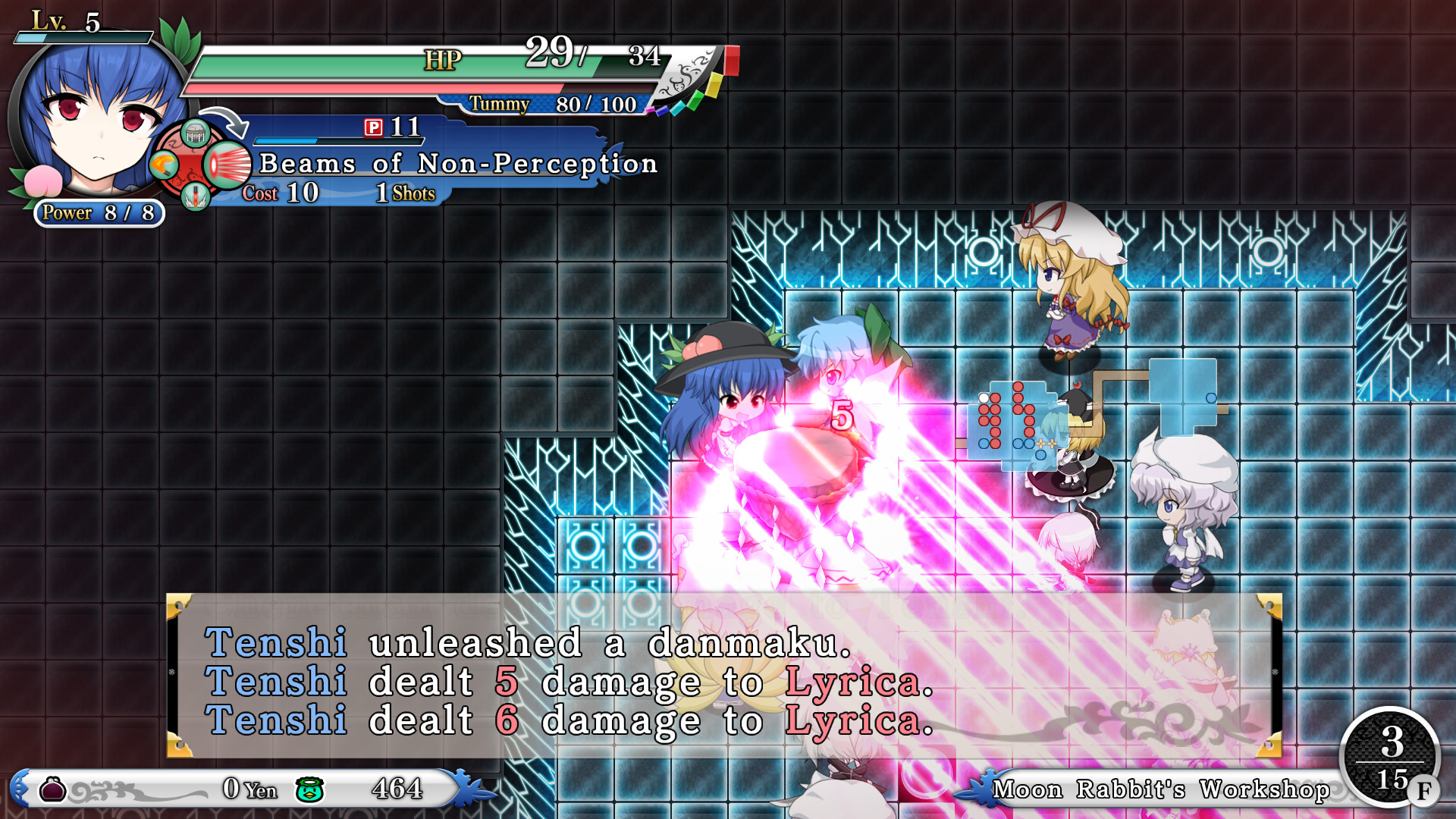Image resolution: width=1456 pixels, height=819 pixels.
Task: Open the purse icon in the bottom bar
Action: coord(52,789)
